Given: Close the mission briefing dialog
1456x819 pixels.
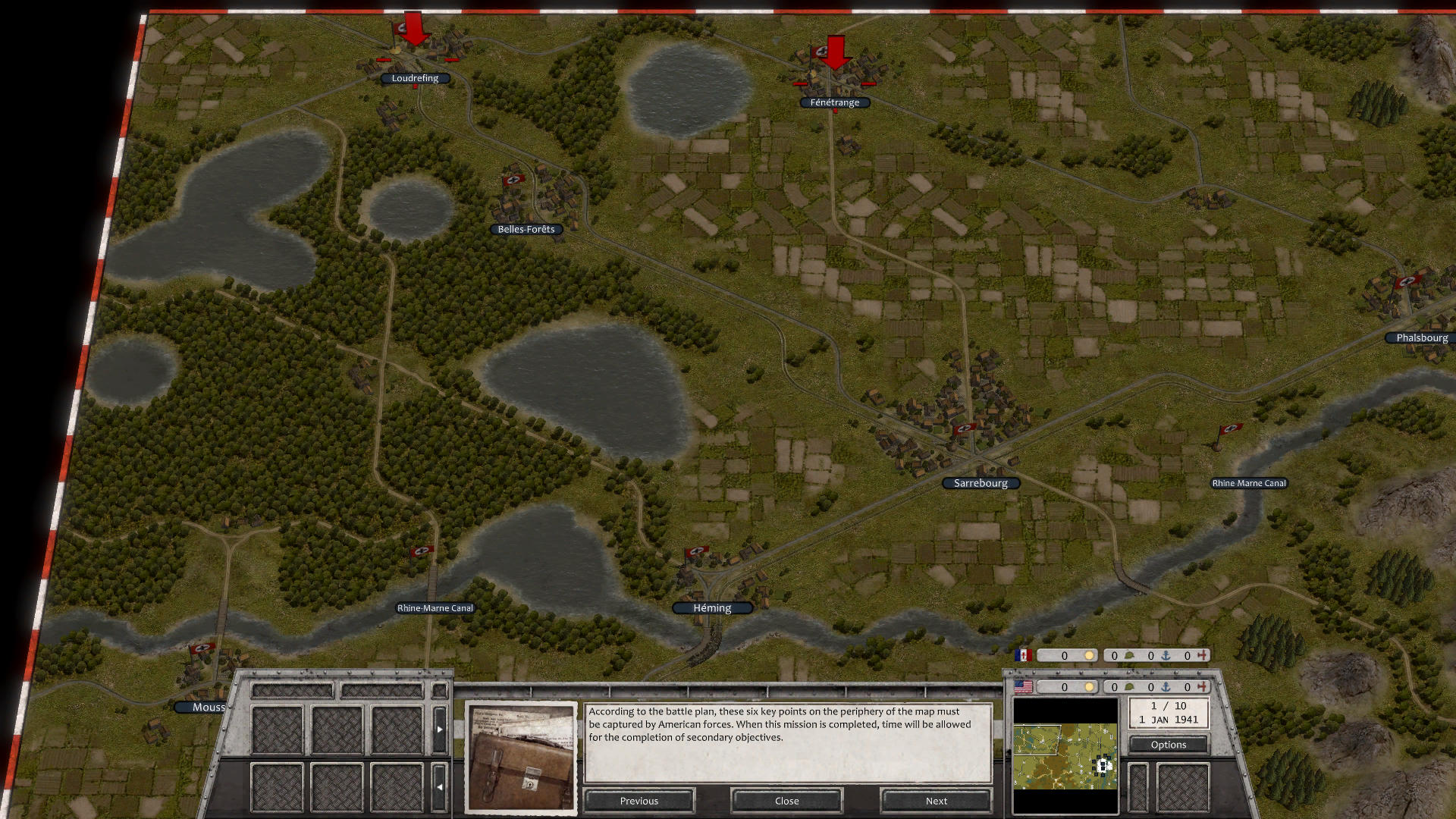Looking at the screenshot, I should point(786,801).
